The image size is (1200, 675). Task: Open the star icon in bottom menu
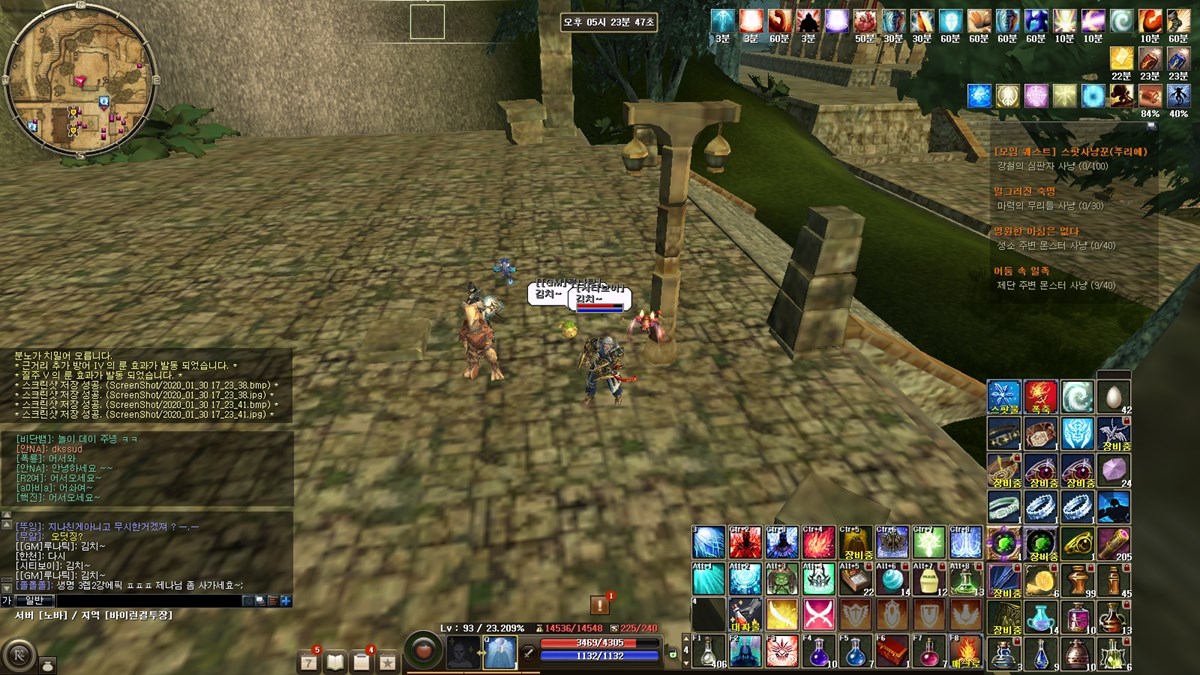[x=387, y=661]
